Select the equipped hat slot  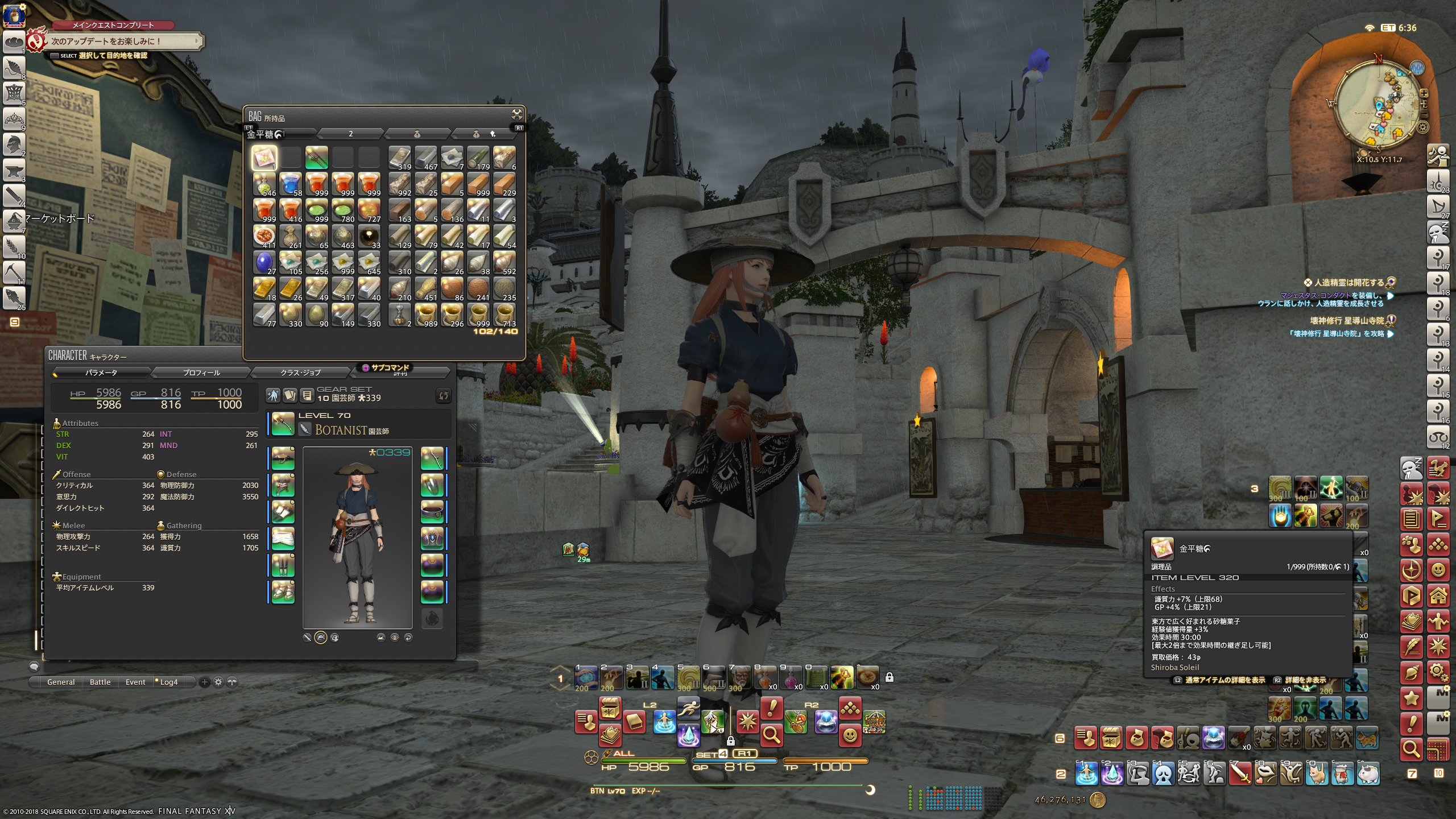tap(283, 458)
